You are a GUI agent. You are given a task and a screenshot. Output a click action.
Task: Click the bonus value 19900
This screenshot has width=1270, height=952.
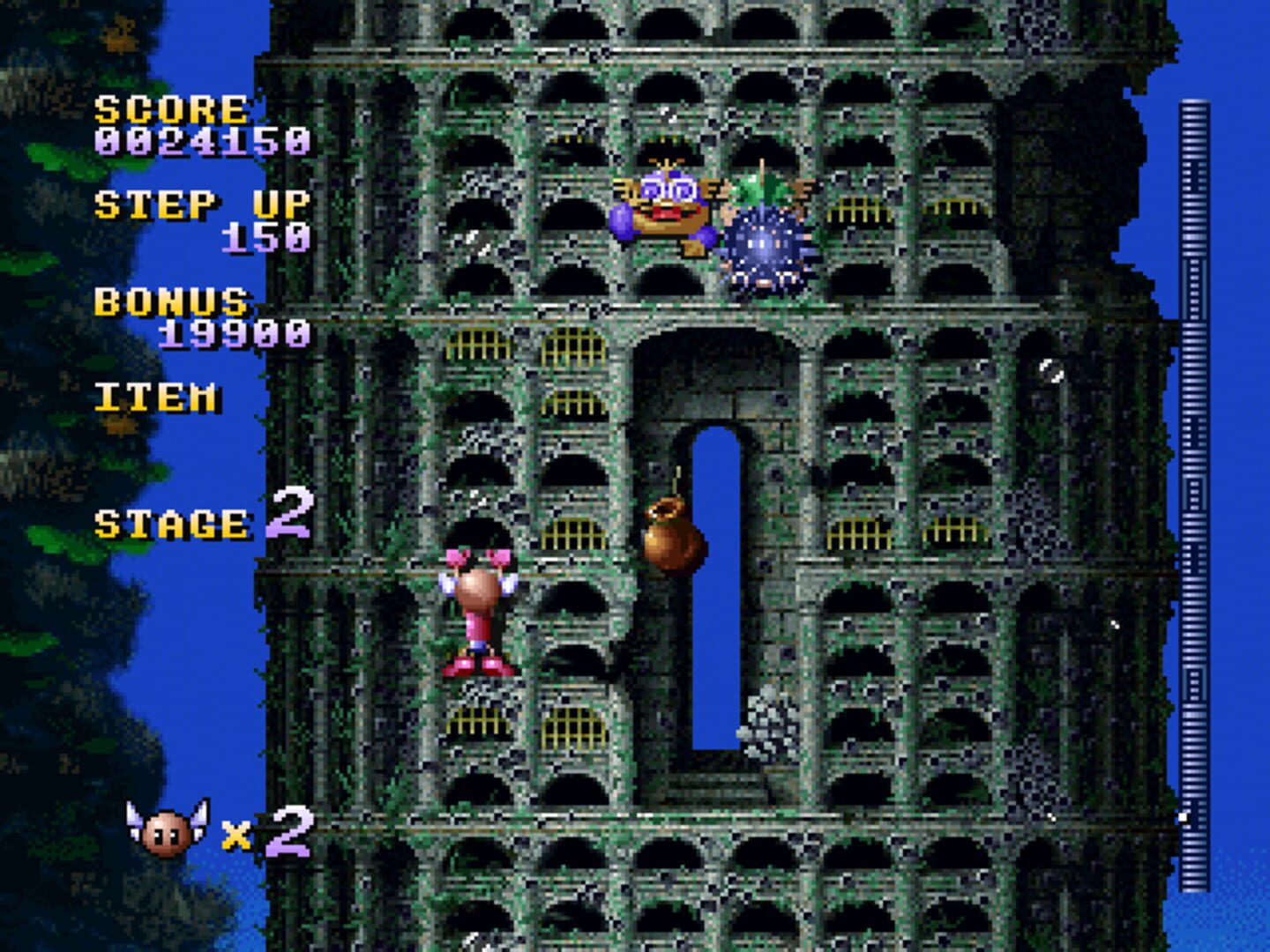tap(234, 335)
